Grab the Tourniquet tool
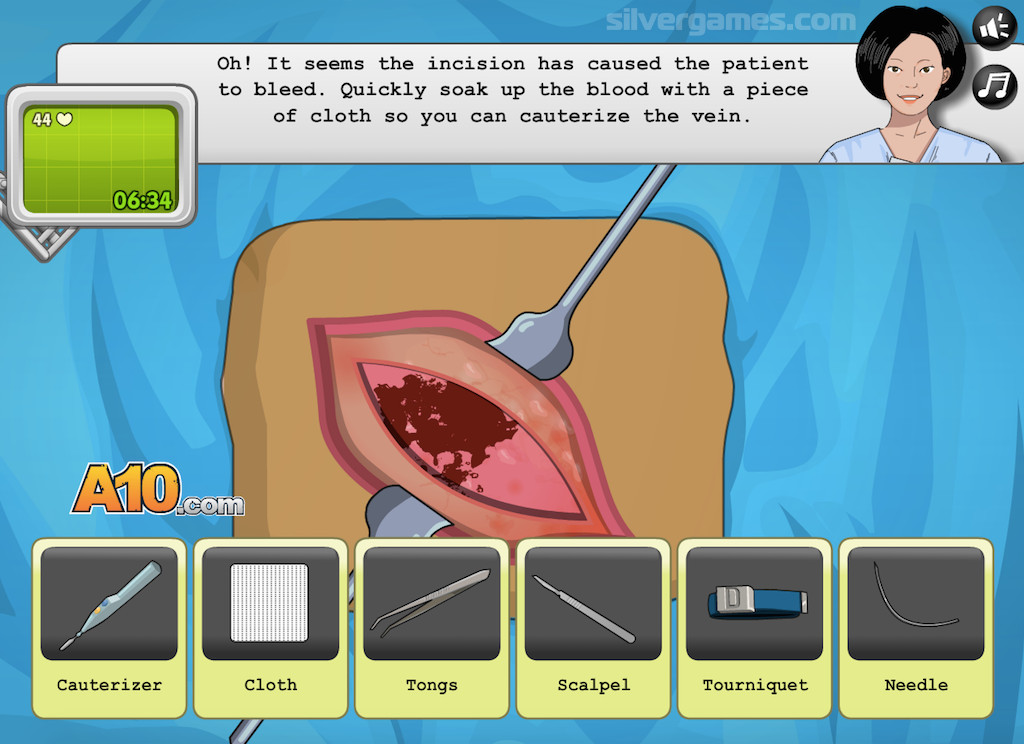The image size is (1024, 744). pyautogui.click(x=755, y=604)
